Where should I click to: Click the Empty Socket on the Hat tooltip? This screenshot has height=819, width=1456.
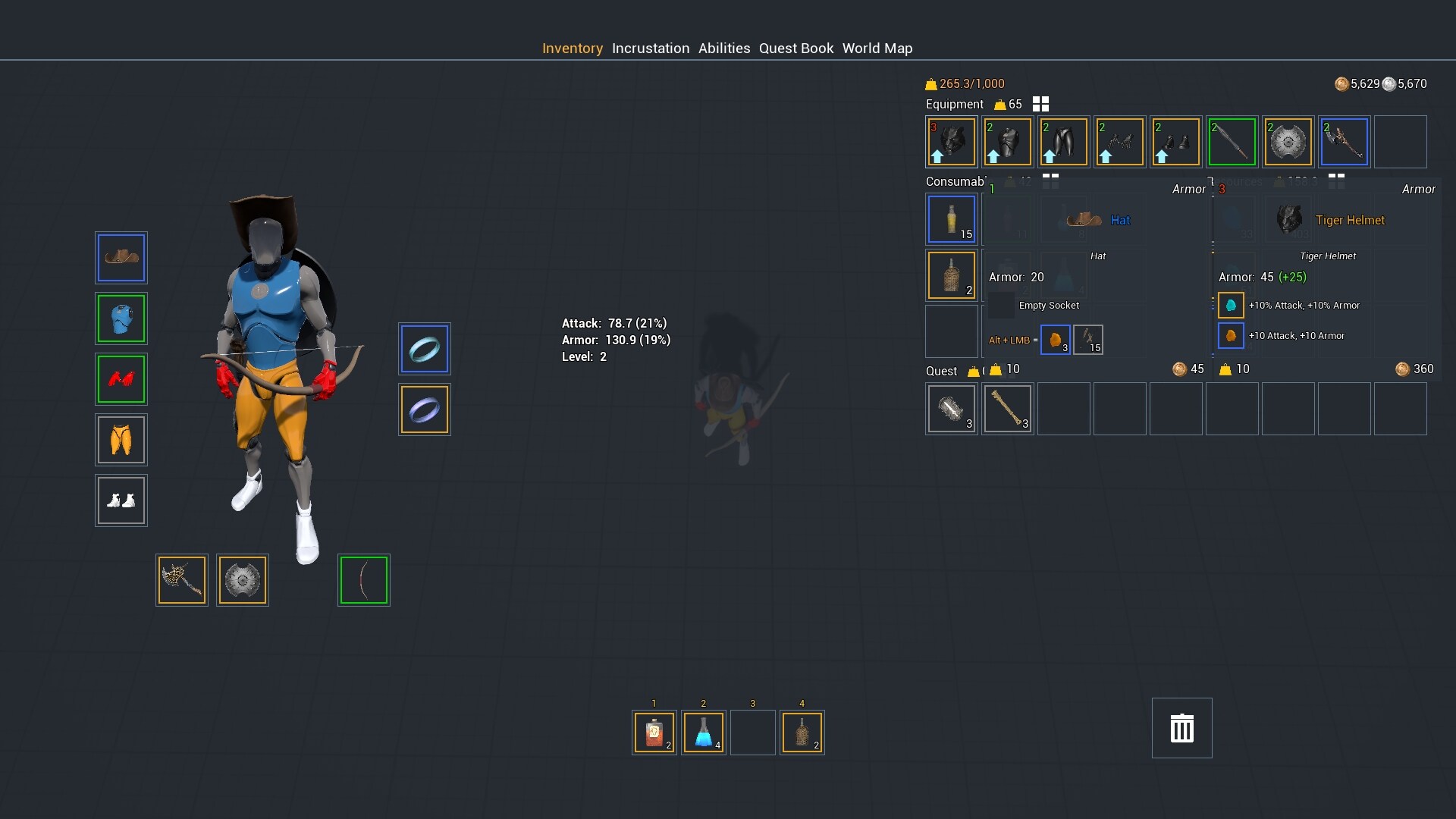(x=1003, y=305)
